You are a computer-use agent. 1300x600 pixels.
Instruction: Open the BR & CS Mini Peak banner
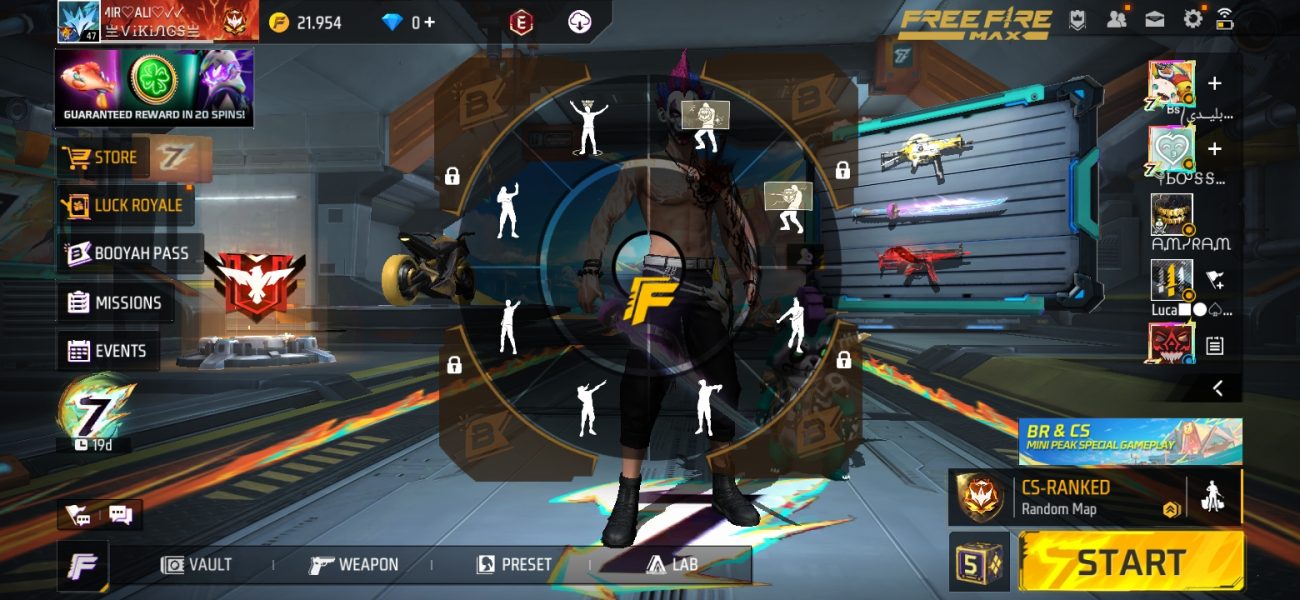click(x=1130, y=441)
